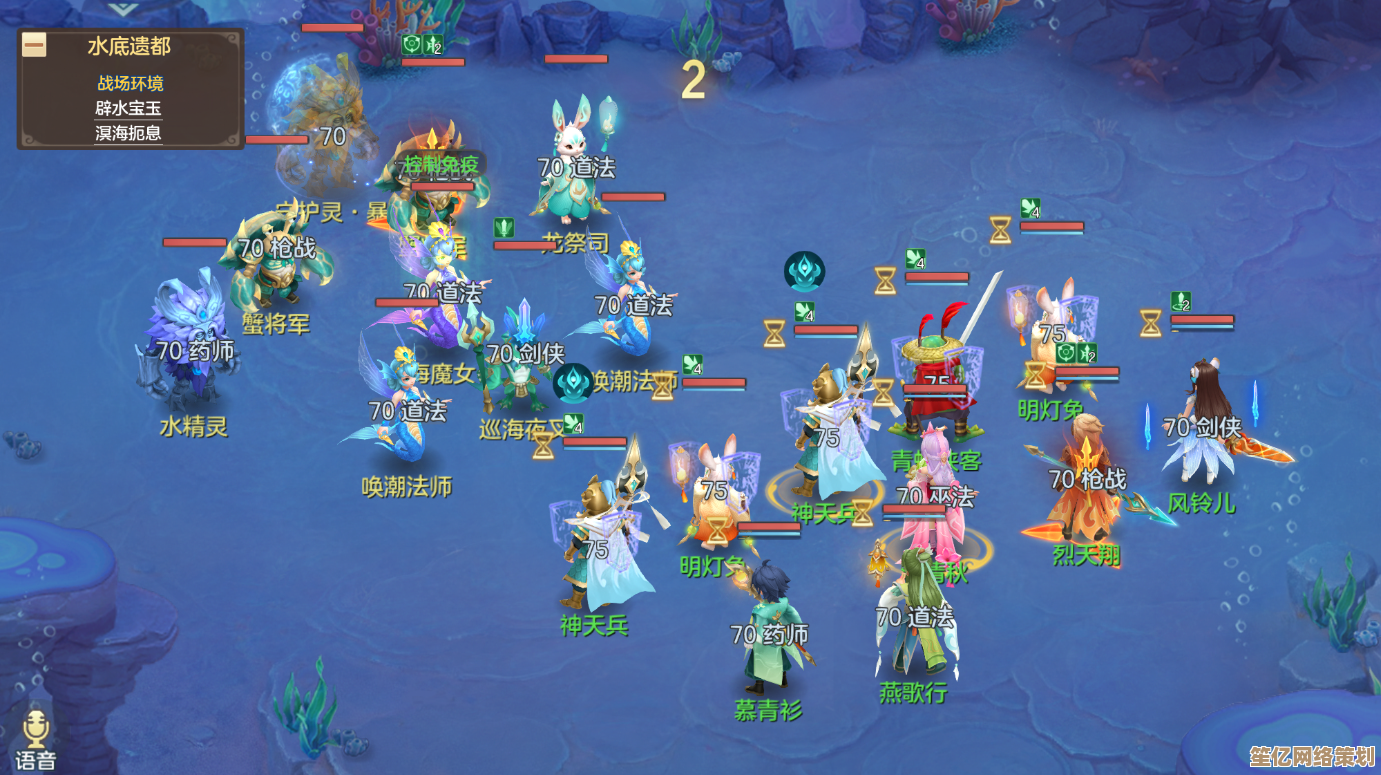This screenshot has width=1381, height=775.
Task: Open the 辟水宝玉 battlefield effect link
Action: point(129,108)
